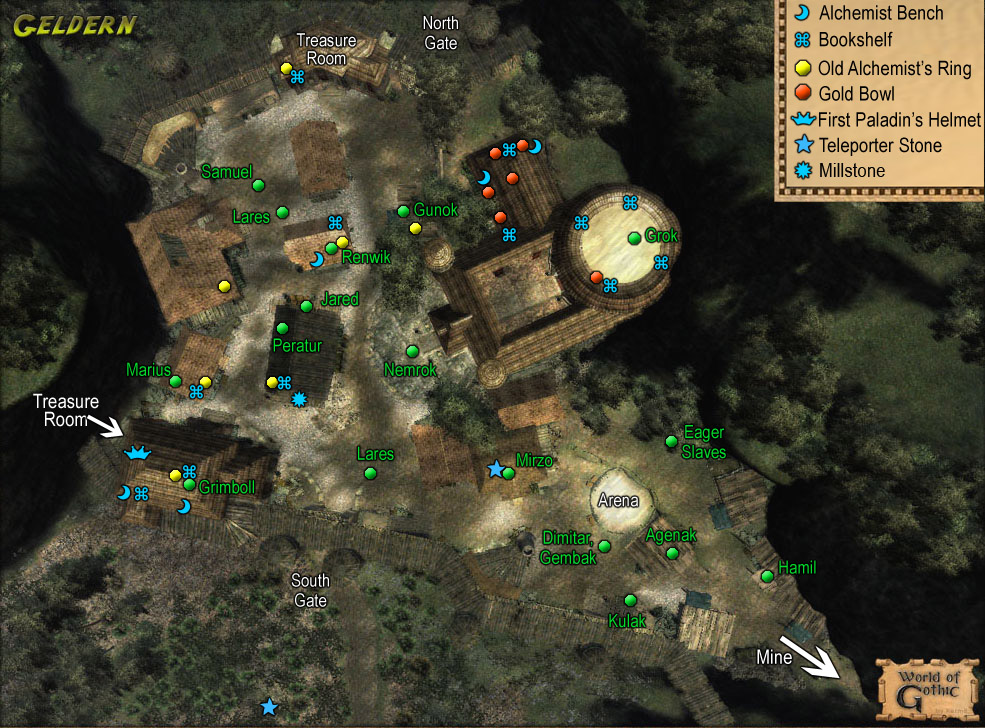The height and width of the screenshot is (728, 985).
Task: Click the Kulak map marker
Action: [630, 600]
